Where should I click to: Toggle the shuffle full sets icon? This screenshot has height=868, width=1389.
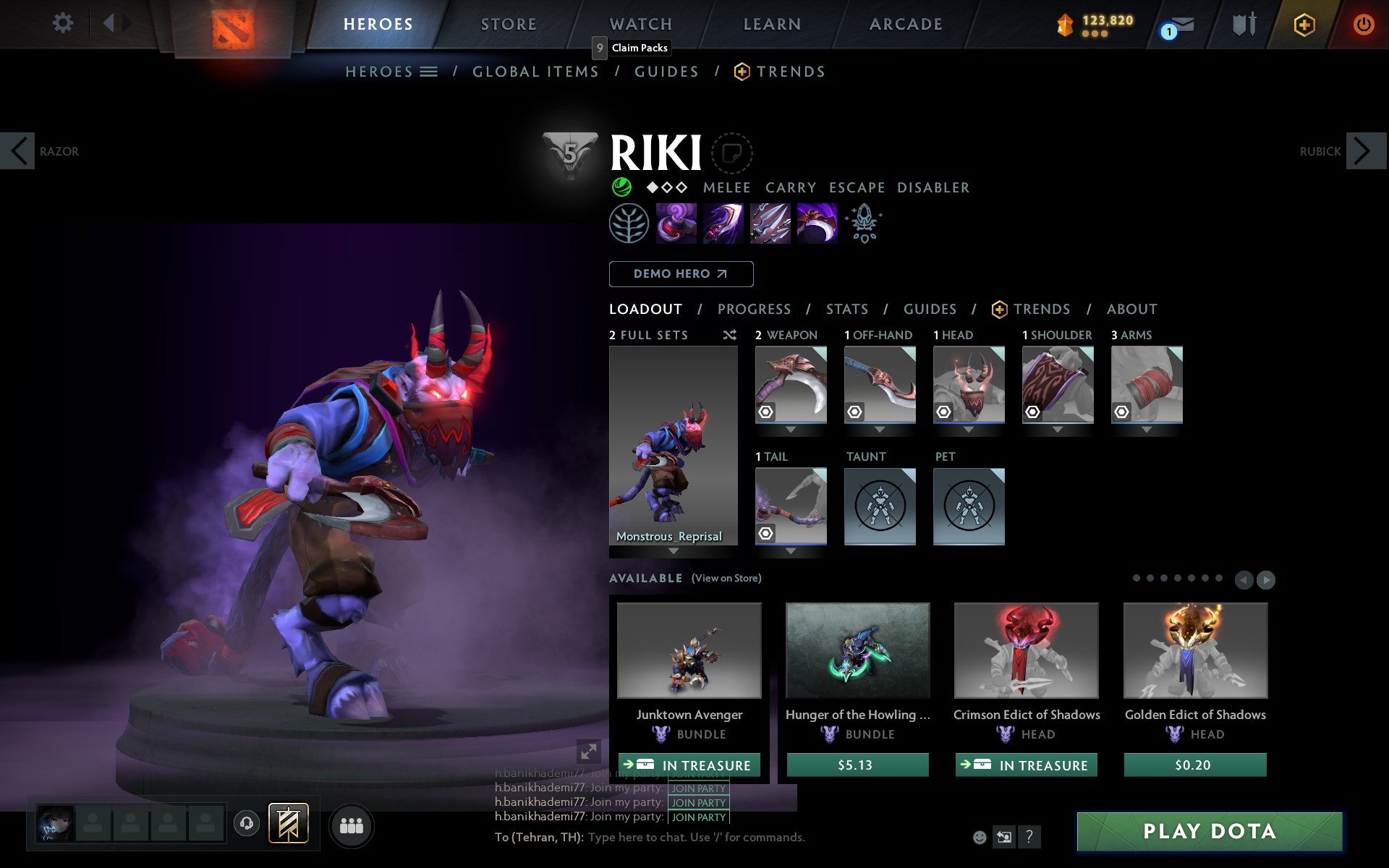(x=729, y=335)
